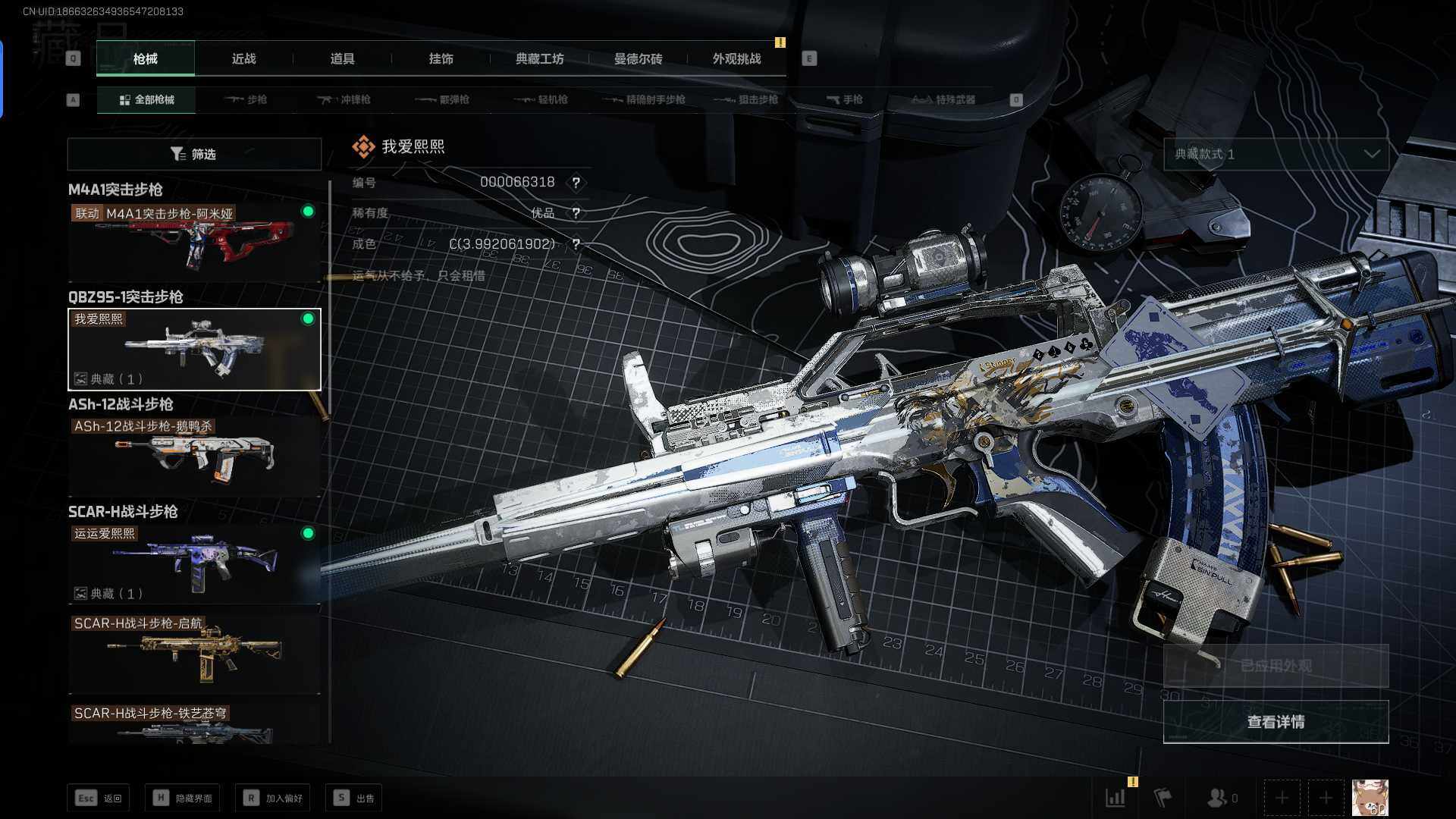Show help for 稀有度 rarity

[x=576, y=213]
